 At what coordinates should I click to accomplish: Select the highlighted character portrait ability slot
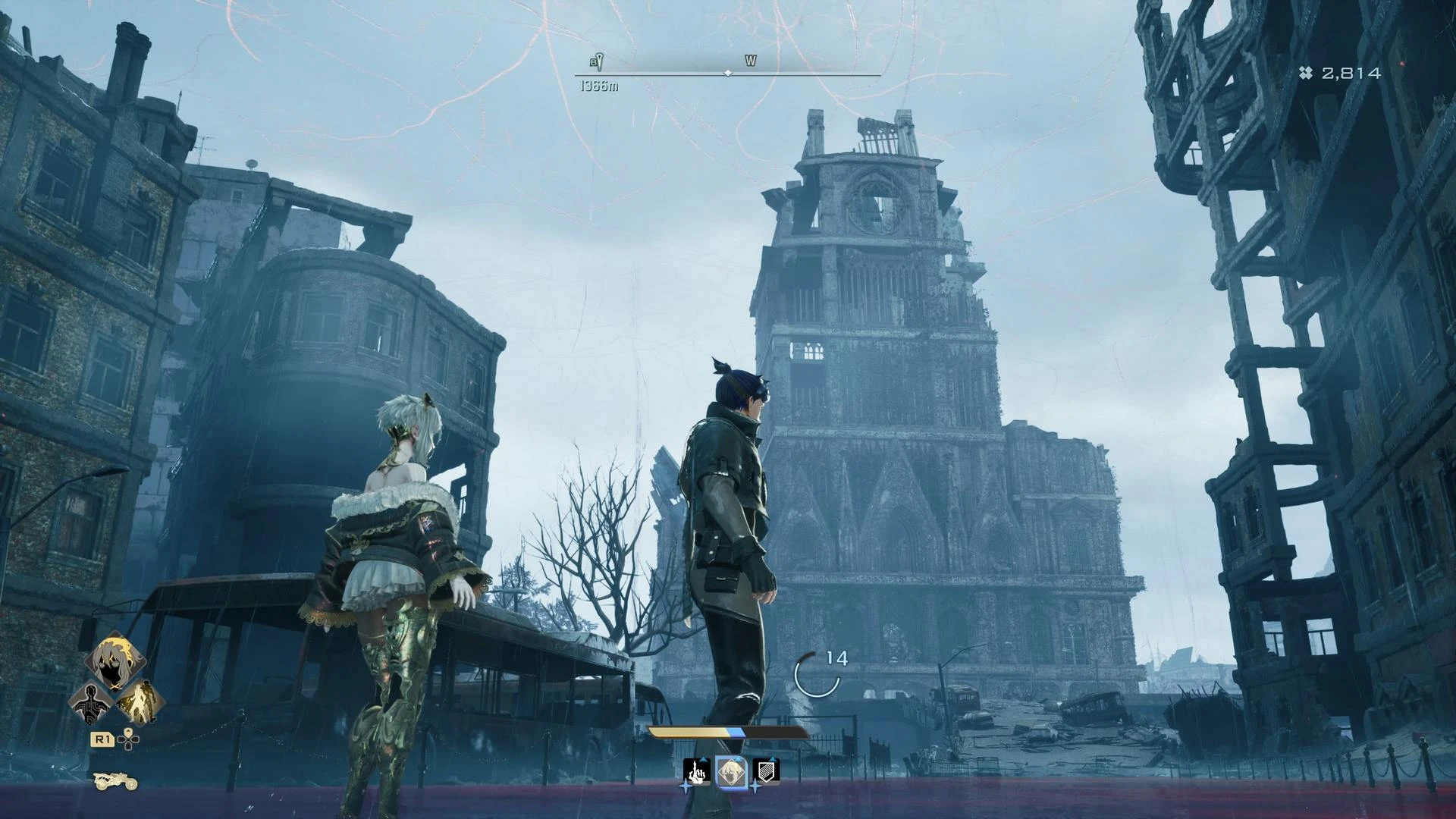tap(731, 773)
